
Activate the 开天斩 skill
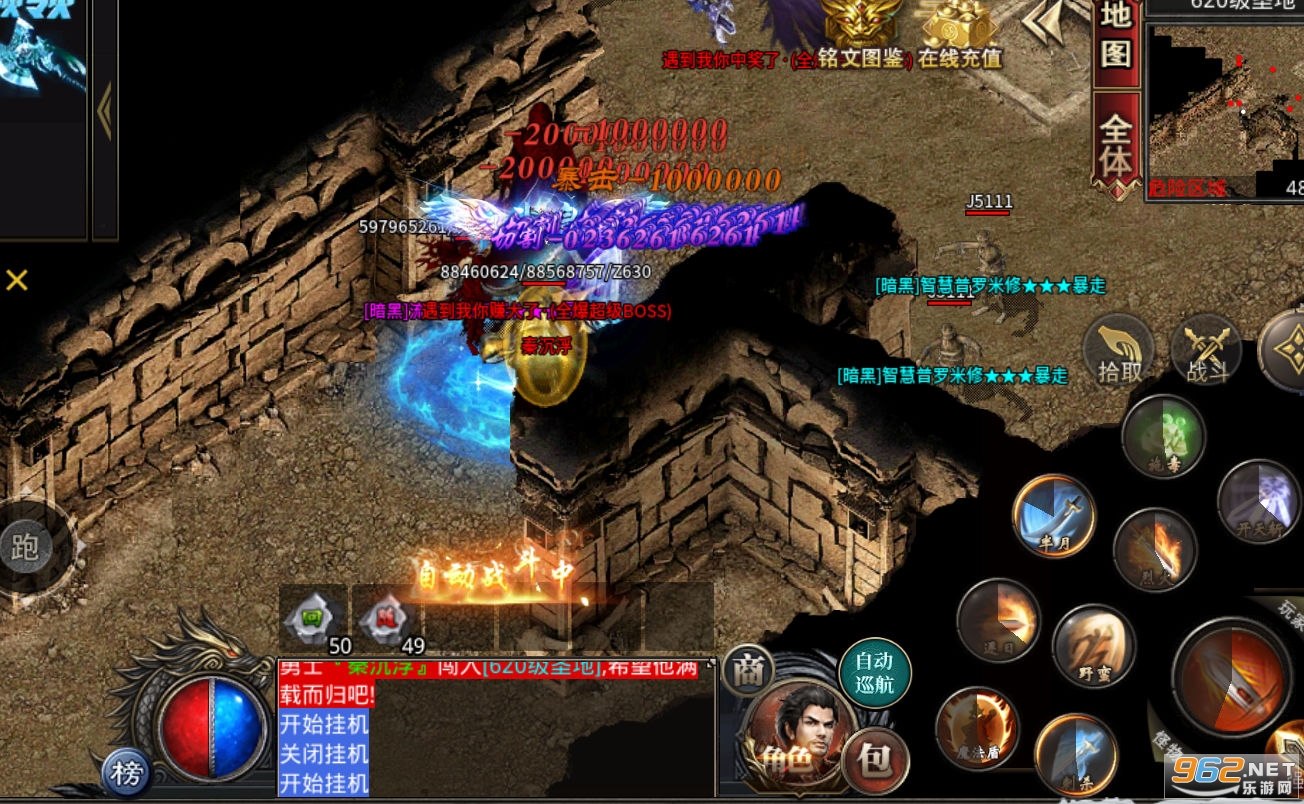[x=1258, y=500]
